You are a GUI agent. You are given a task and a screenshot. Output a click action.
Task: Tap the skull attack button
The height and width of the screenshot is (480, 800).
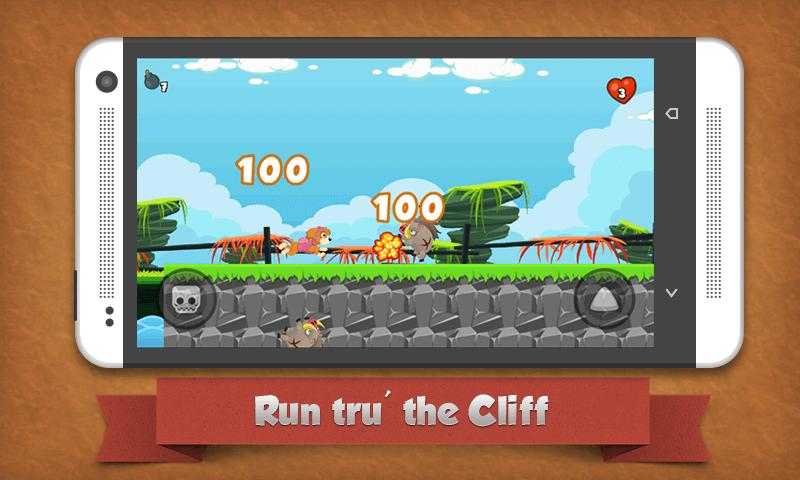coord(186,297)
